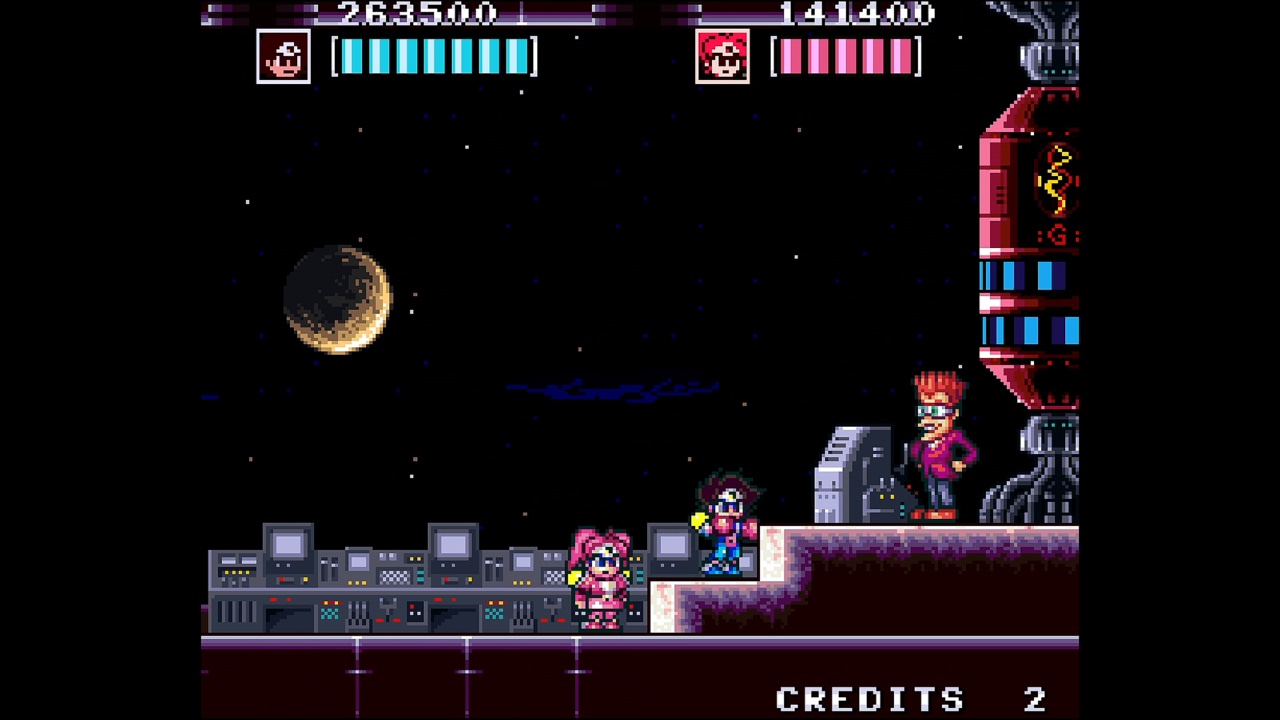This screenshot has height=720, width=1280.
Task: Click Player 2's pink health bar
Action: [x=845, y=58]
